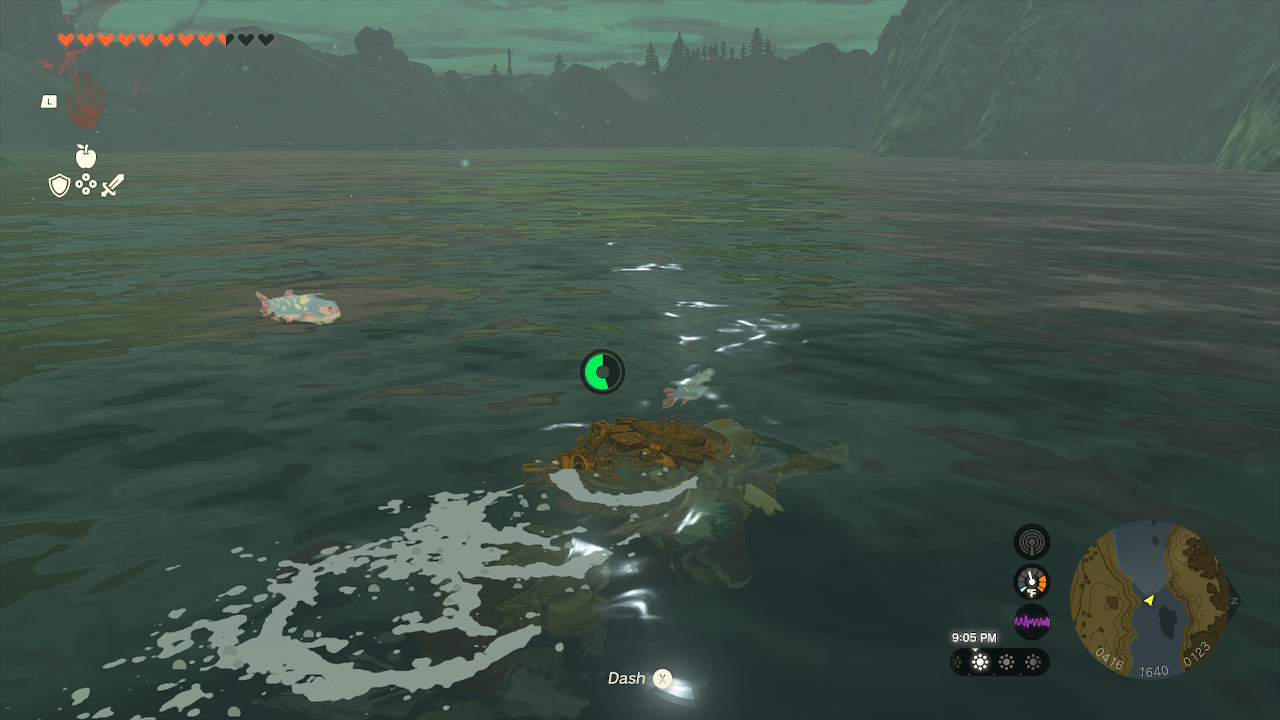
Task: Expand the weather forecast bar via its caret
Action: 975,649
